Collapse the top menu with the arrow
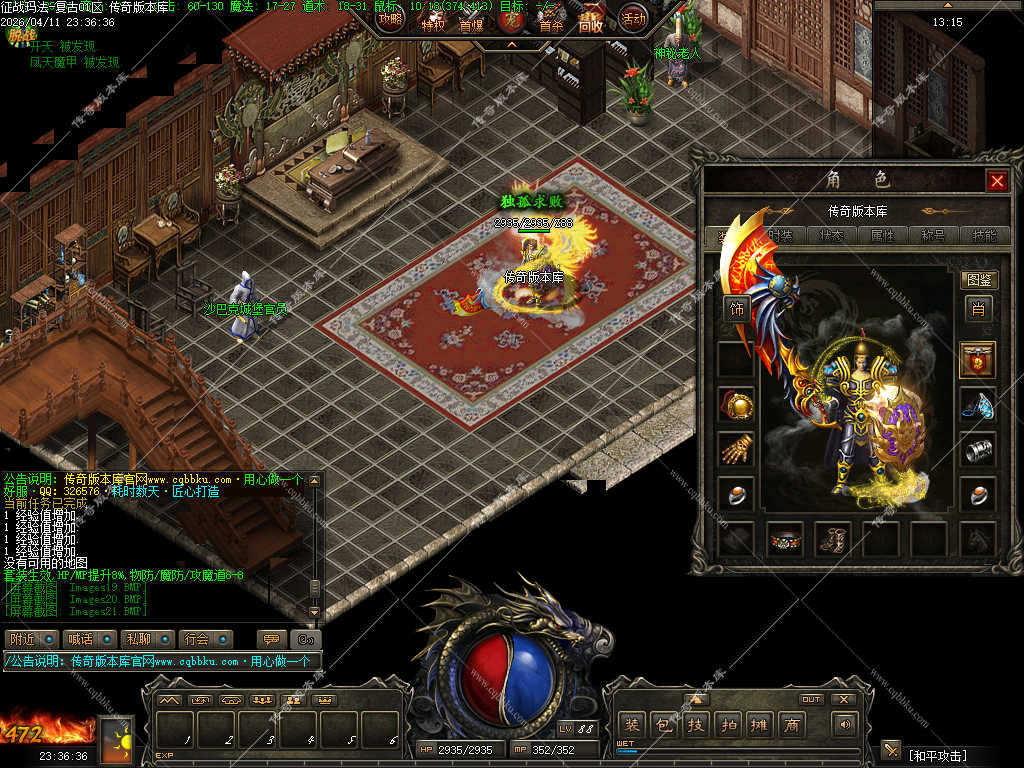The width and height of the screenshot is (1024, 768). pos(511,45)
